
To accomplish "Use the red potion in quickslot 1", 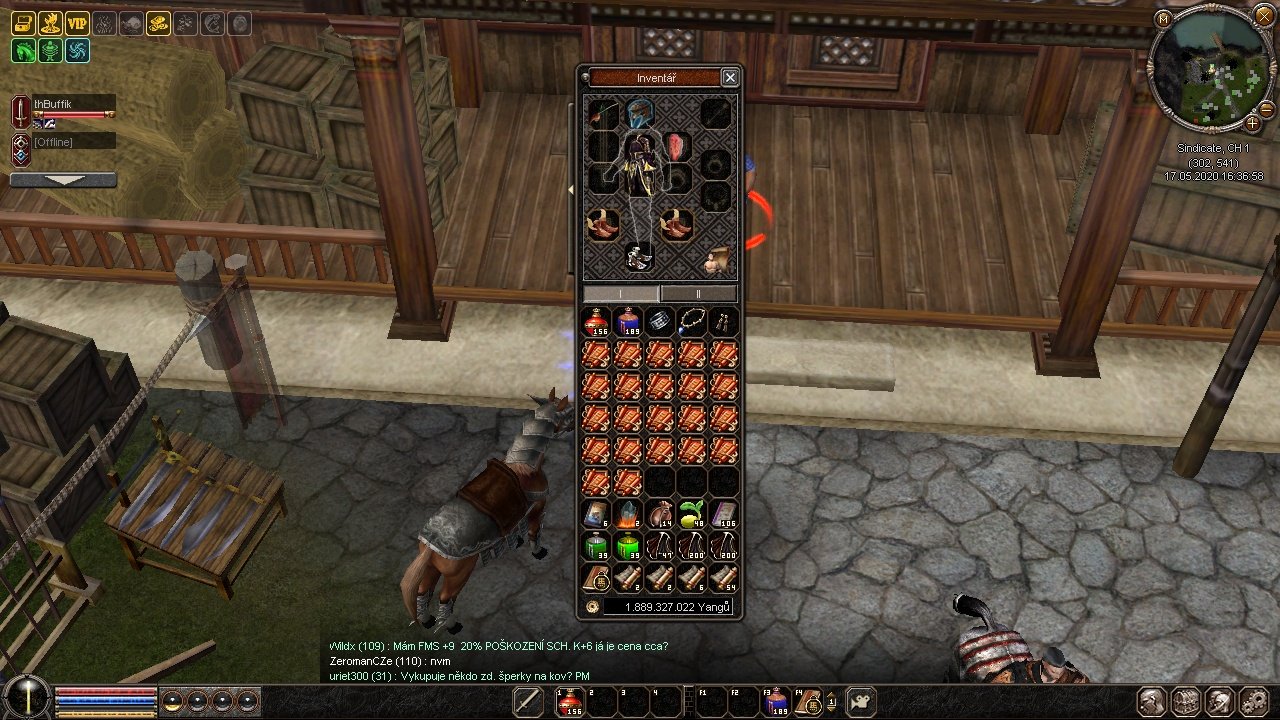I will (571, 702).
